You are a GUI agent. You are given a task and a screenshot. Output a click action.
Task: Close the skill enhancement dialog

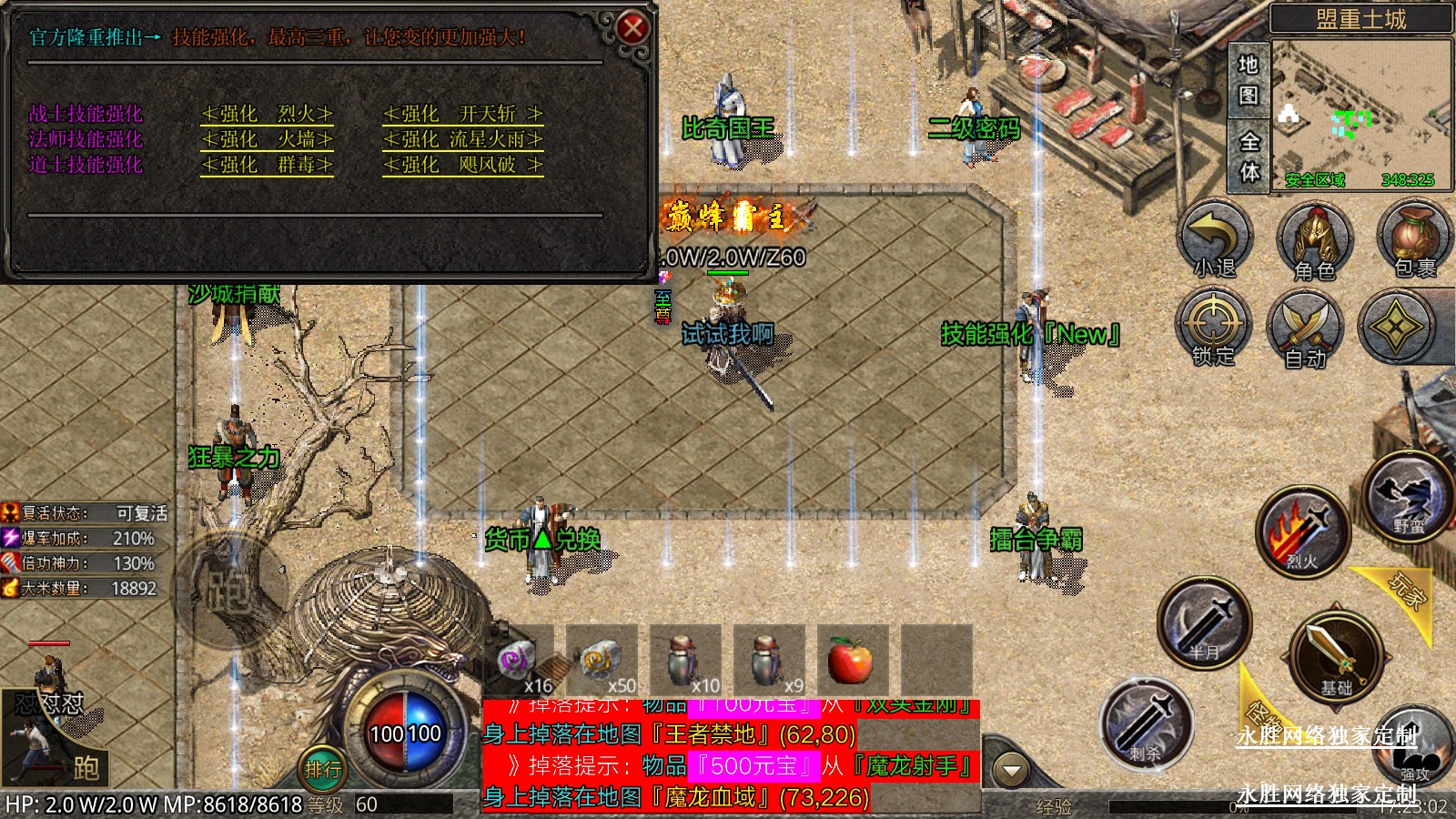[x=632, y=28]
